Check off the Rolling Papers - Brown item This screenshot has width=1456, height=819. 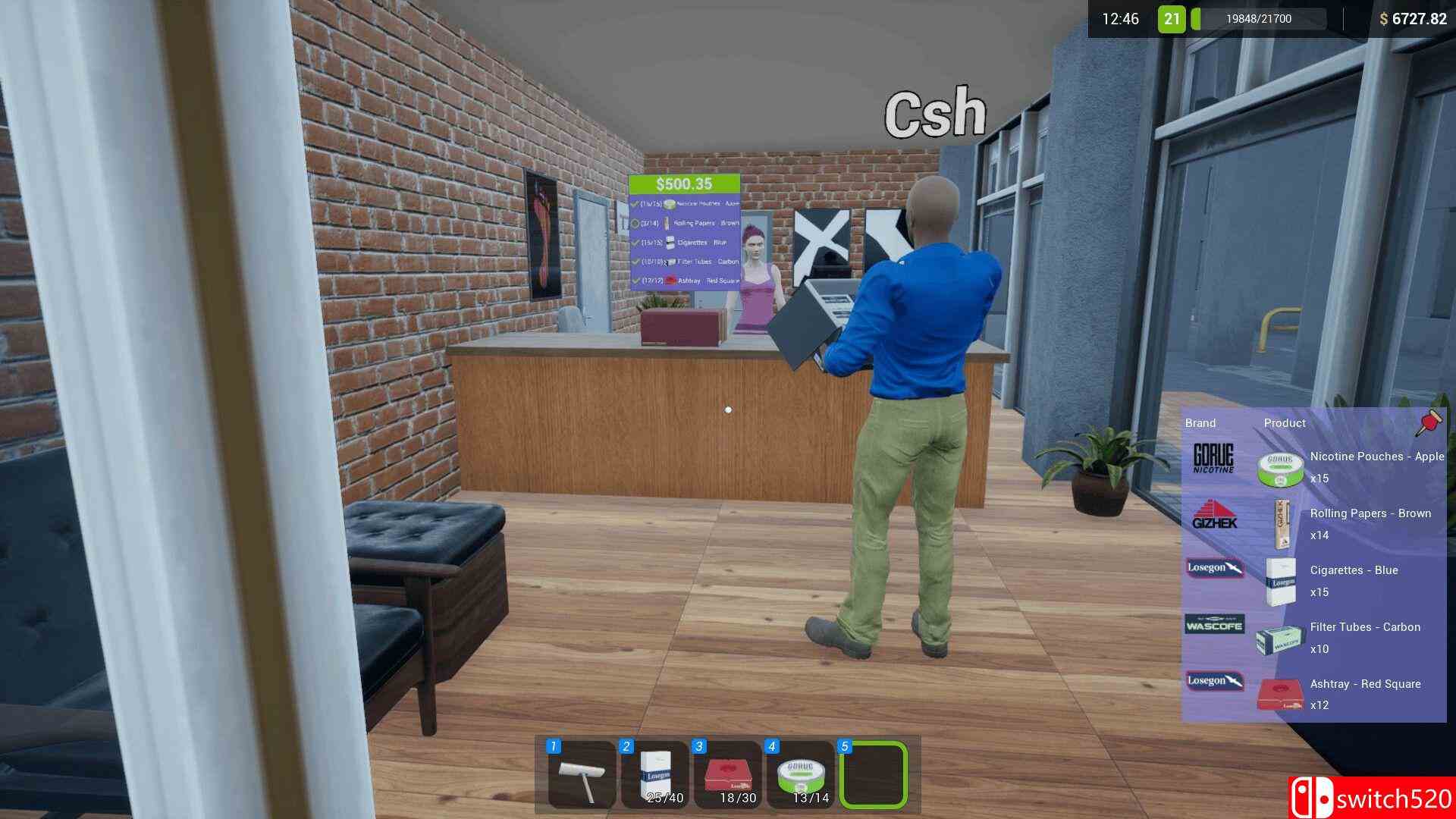[635, 223]
